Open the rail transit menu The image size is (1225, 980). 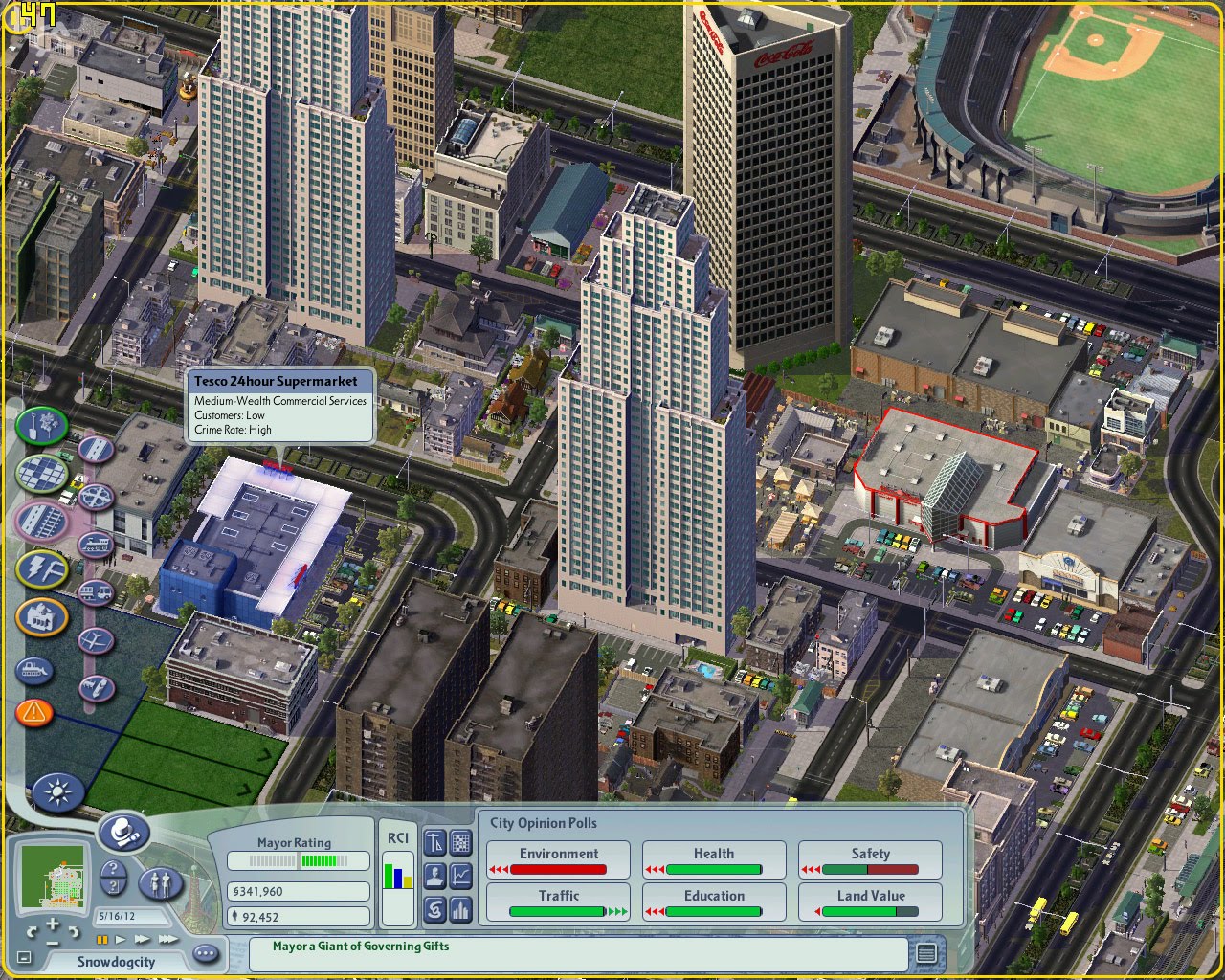point(95,544)
